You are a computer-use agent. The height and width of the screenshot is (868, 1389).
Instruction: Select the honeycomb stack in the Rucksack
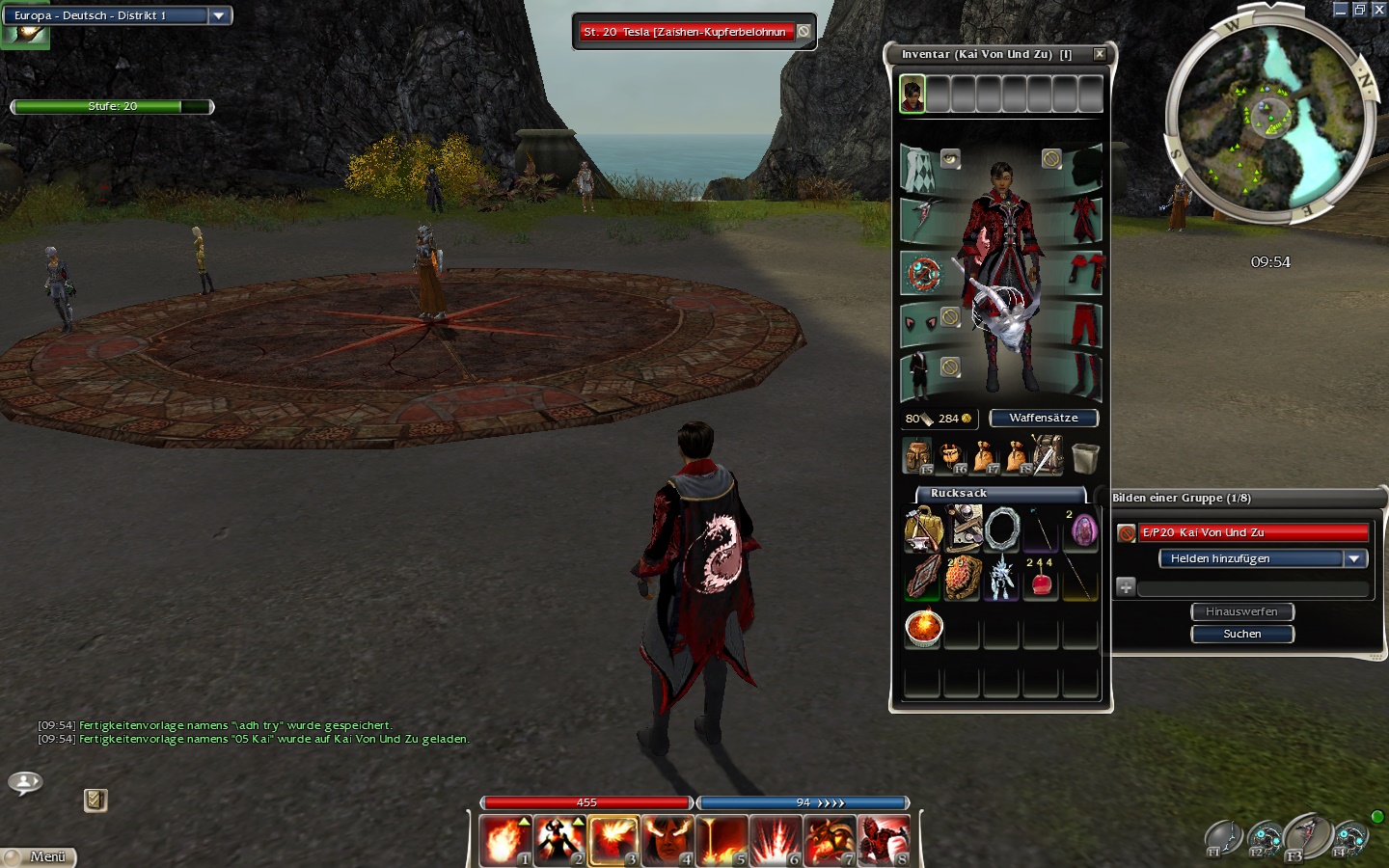pyautogui.click(x=962, y=579)
